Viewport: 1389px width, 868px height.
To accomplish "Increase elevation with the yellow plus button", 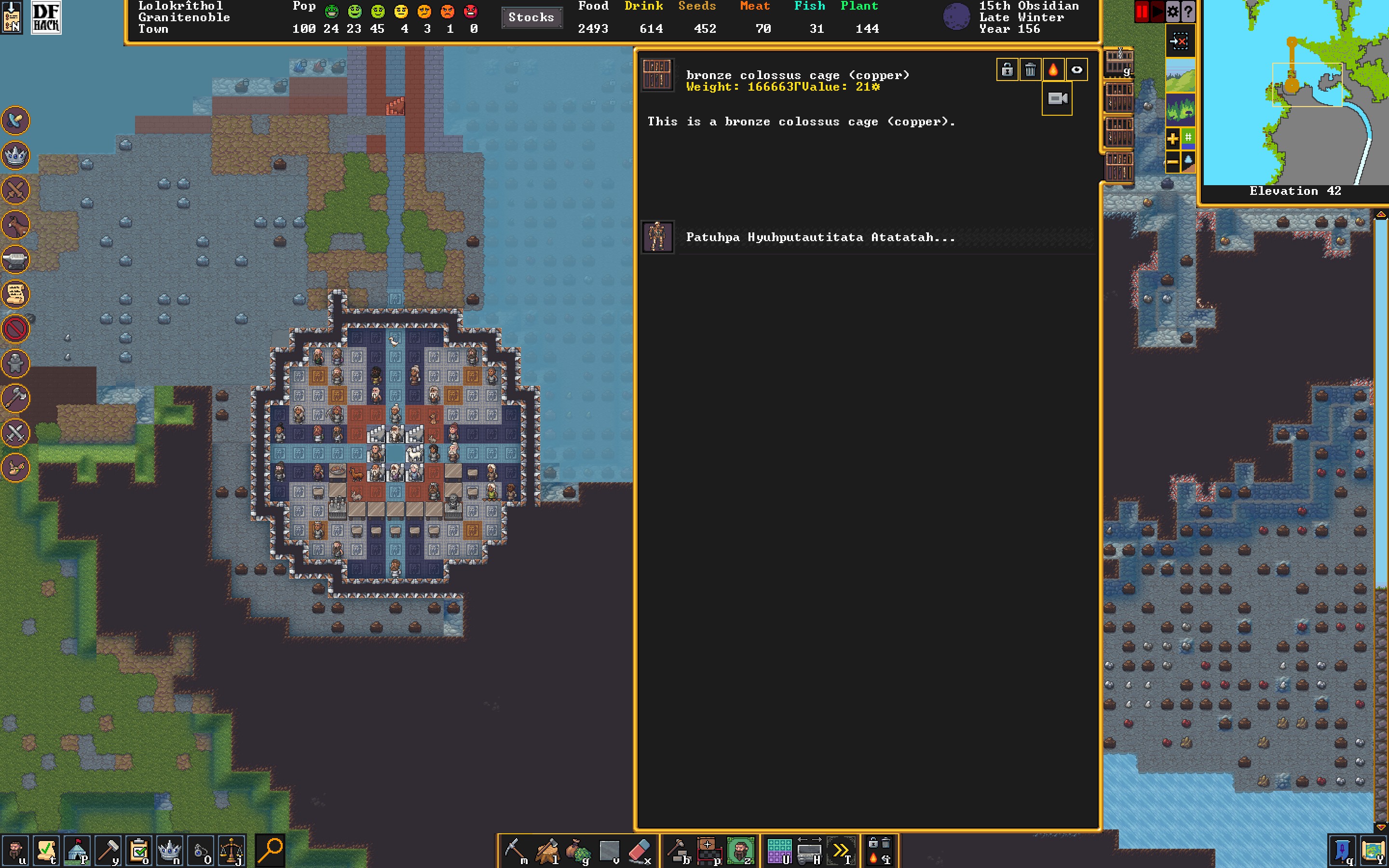I will click(x=1172, y=138).
